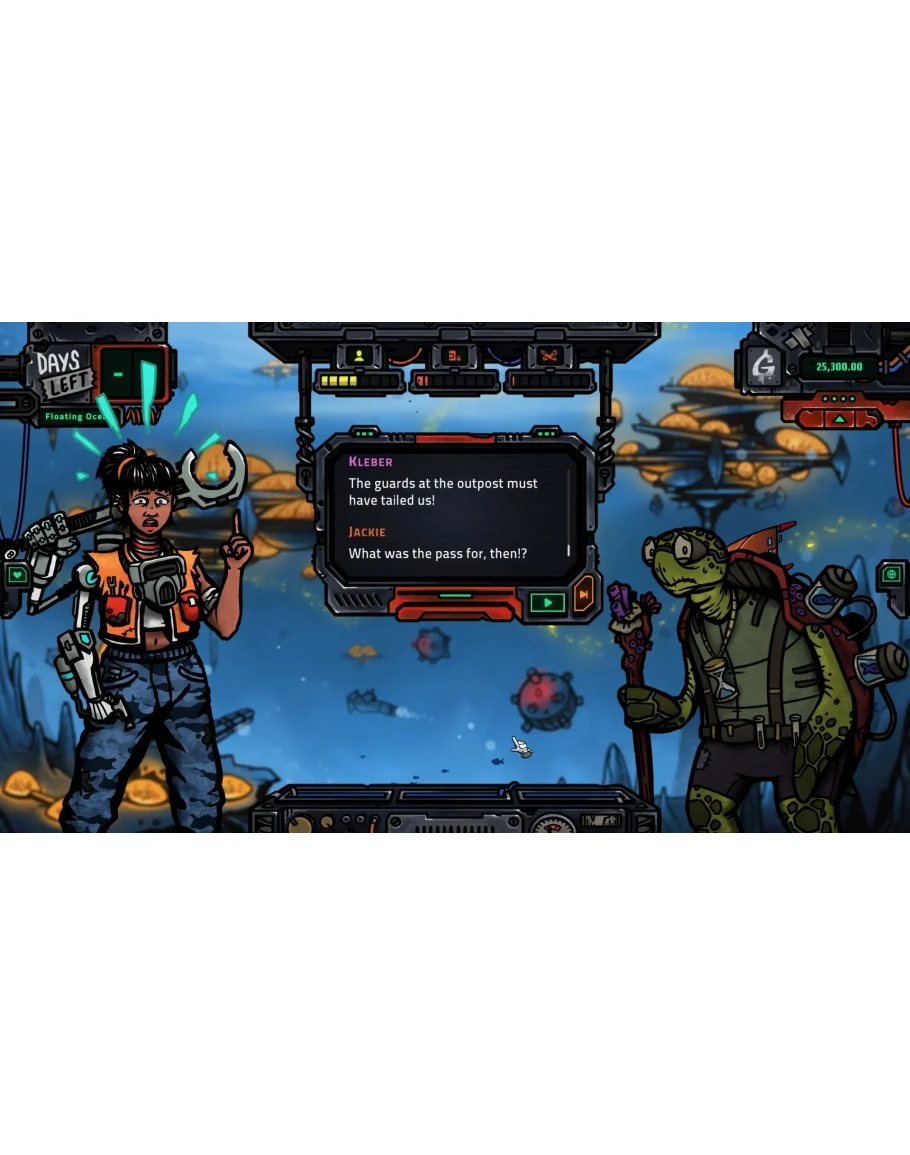
Task: Open the green globe map icon
Action: point(893,575)
